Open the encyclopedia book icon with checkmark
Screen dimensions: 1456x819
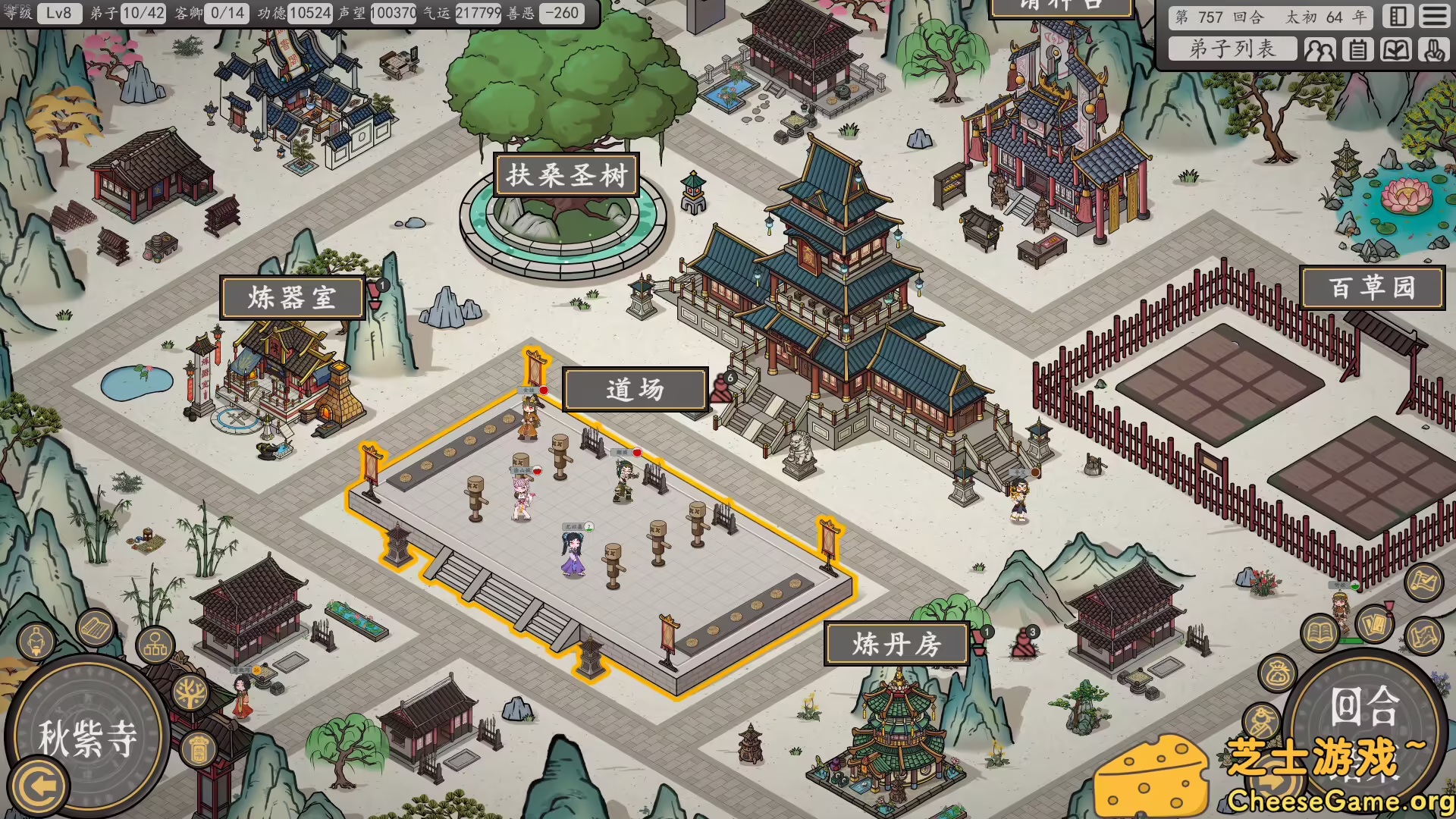tap(1397, 49)
